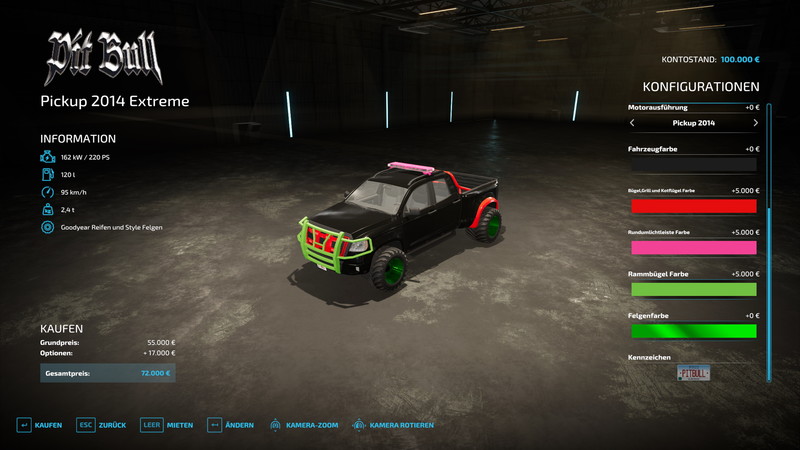800x450 pixels.
Task: Click the Kaufen button to buy
Action: [40, 425]
